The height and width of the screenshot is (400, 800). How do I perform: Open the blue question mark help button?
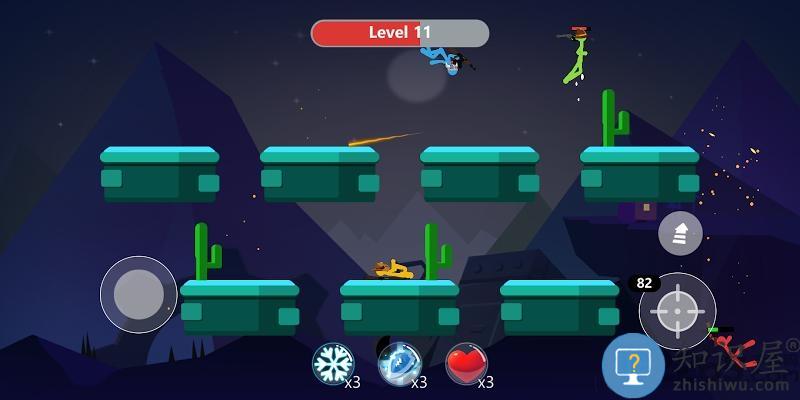pyautogui.click(x=632, y=365)
